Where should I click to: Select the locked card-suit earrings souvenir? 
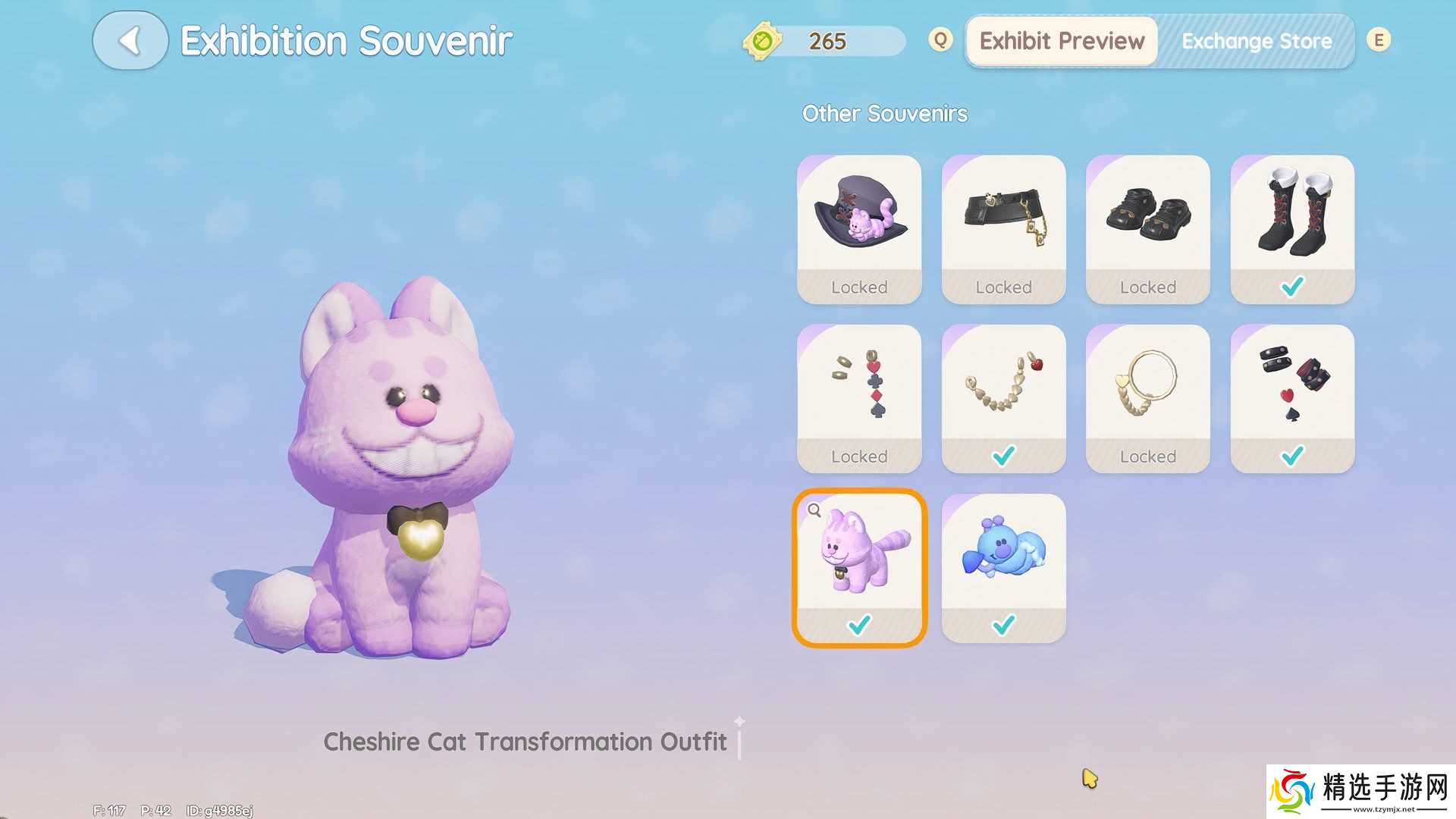click(x=859, y=398)
